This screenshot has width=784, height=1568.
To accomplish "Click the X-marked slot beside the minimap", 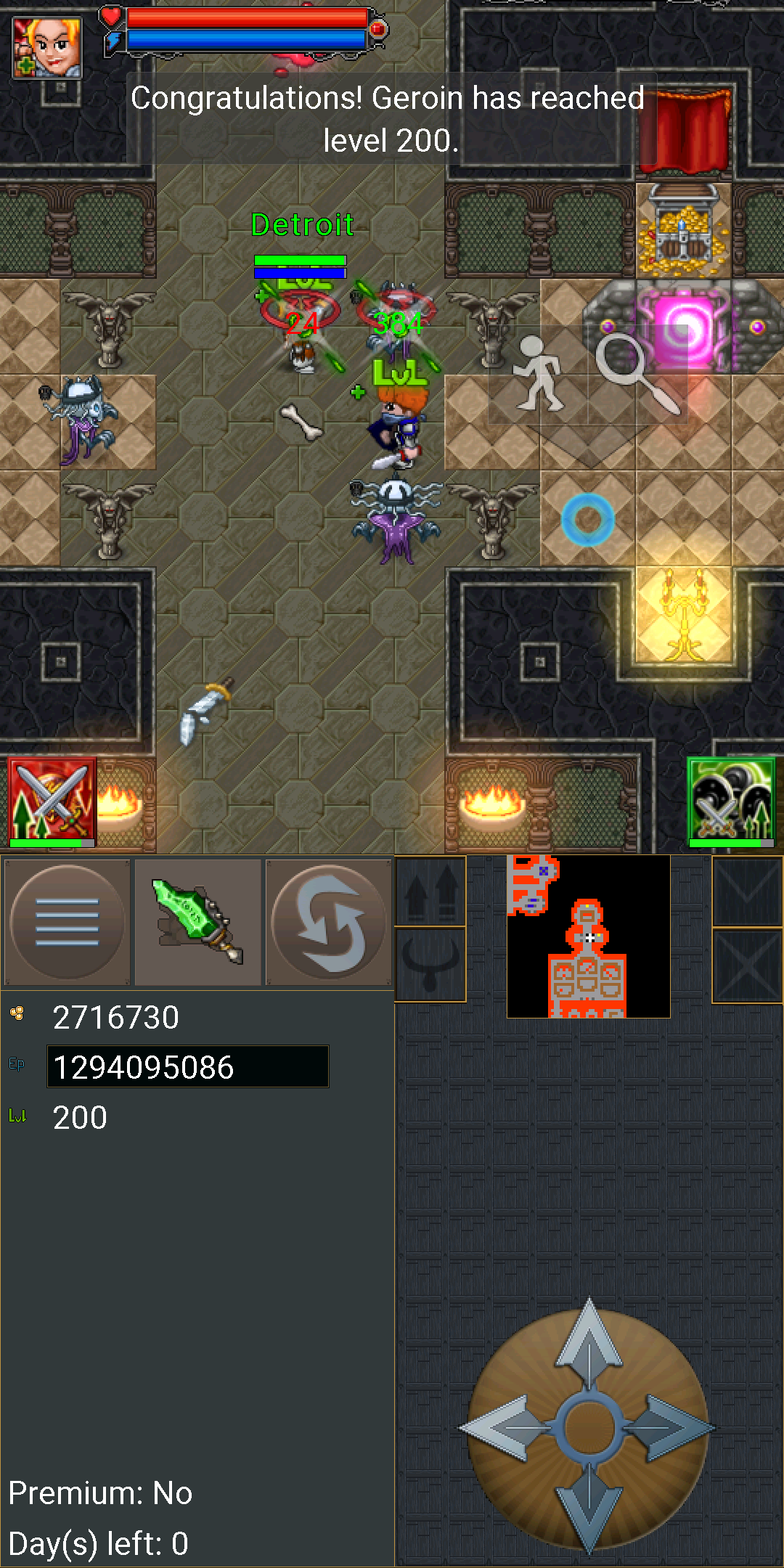I will click(747, 965).
